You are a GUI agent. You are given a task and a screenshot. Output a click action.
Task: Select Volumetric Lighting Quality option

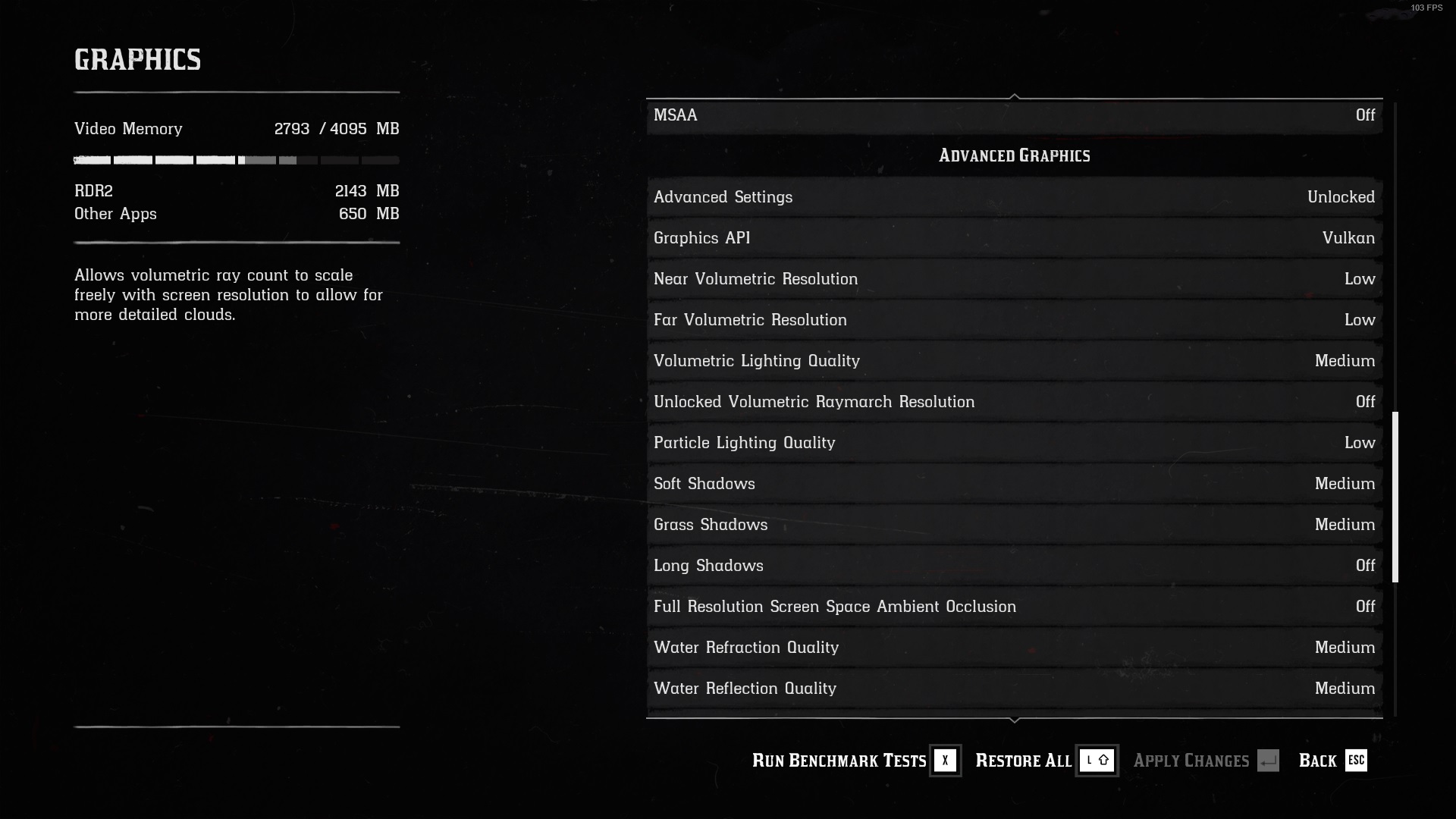[x=1014, y=361]
